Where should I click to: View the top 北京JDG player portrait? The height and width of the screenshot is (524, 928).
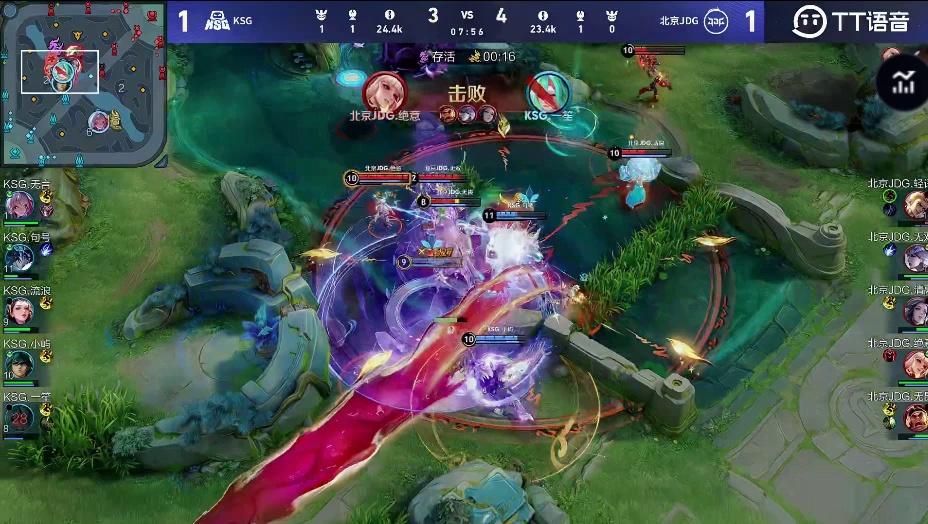pos(914,205)
